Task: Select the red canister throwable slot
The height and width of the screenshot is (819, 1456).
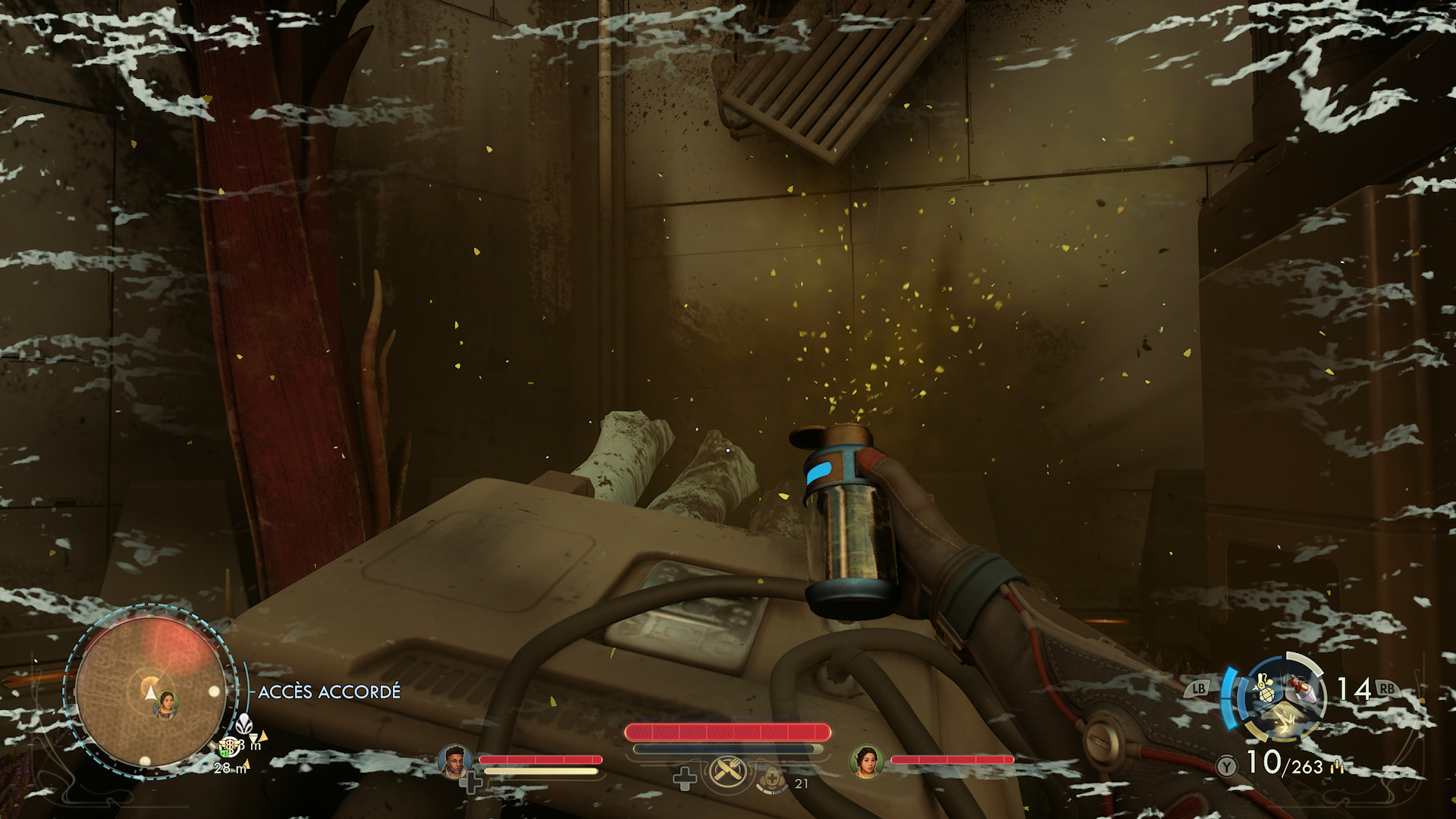Action: click(x=1302, y=689)
